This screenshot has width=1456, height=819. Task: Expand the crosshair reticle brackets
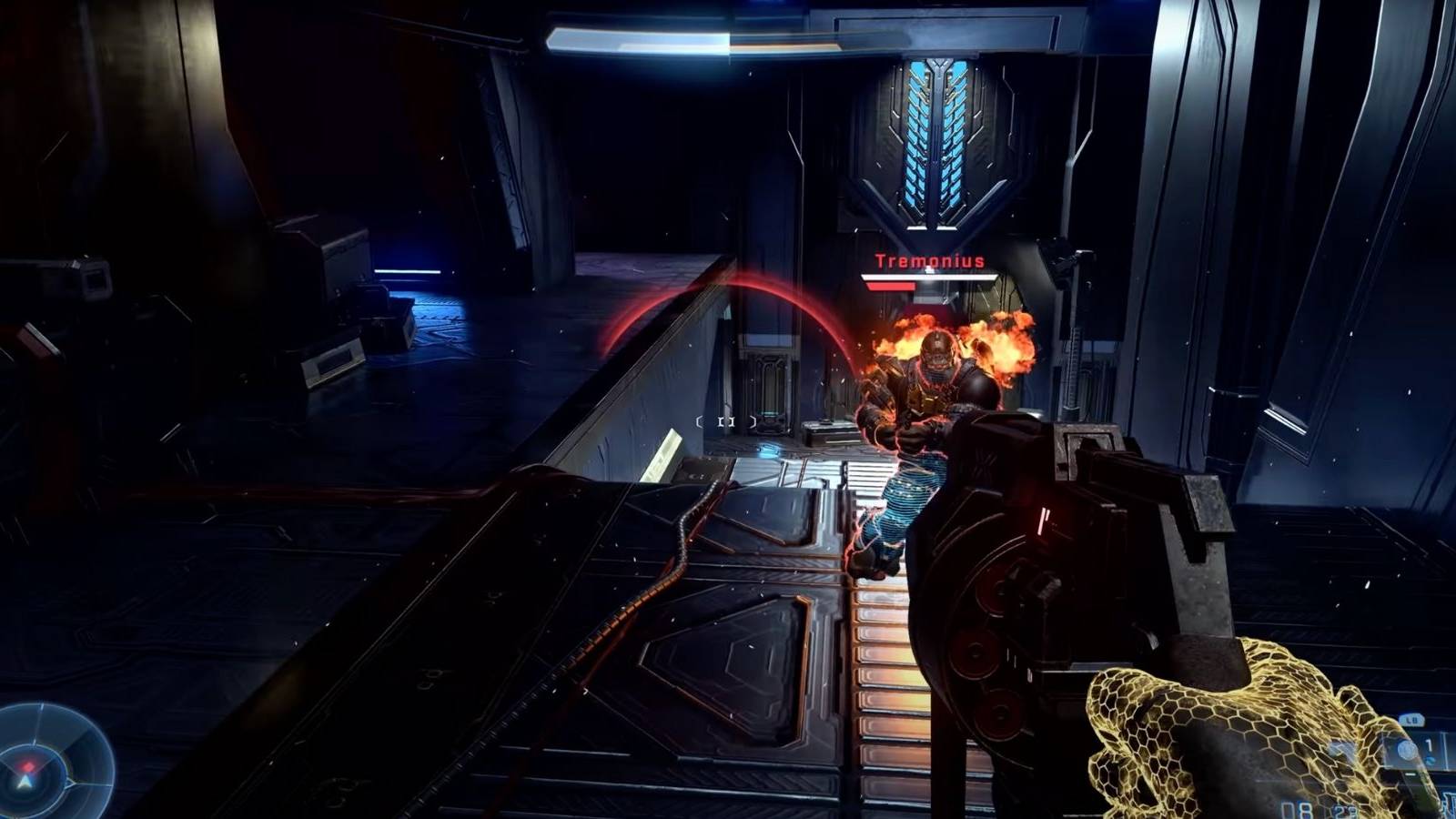pyautogui.click(x=726, y=422)
